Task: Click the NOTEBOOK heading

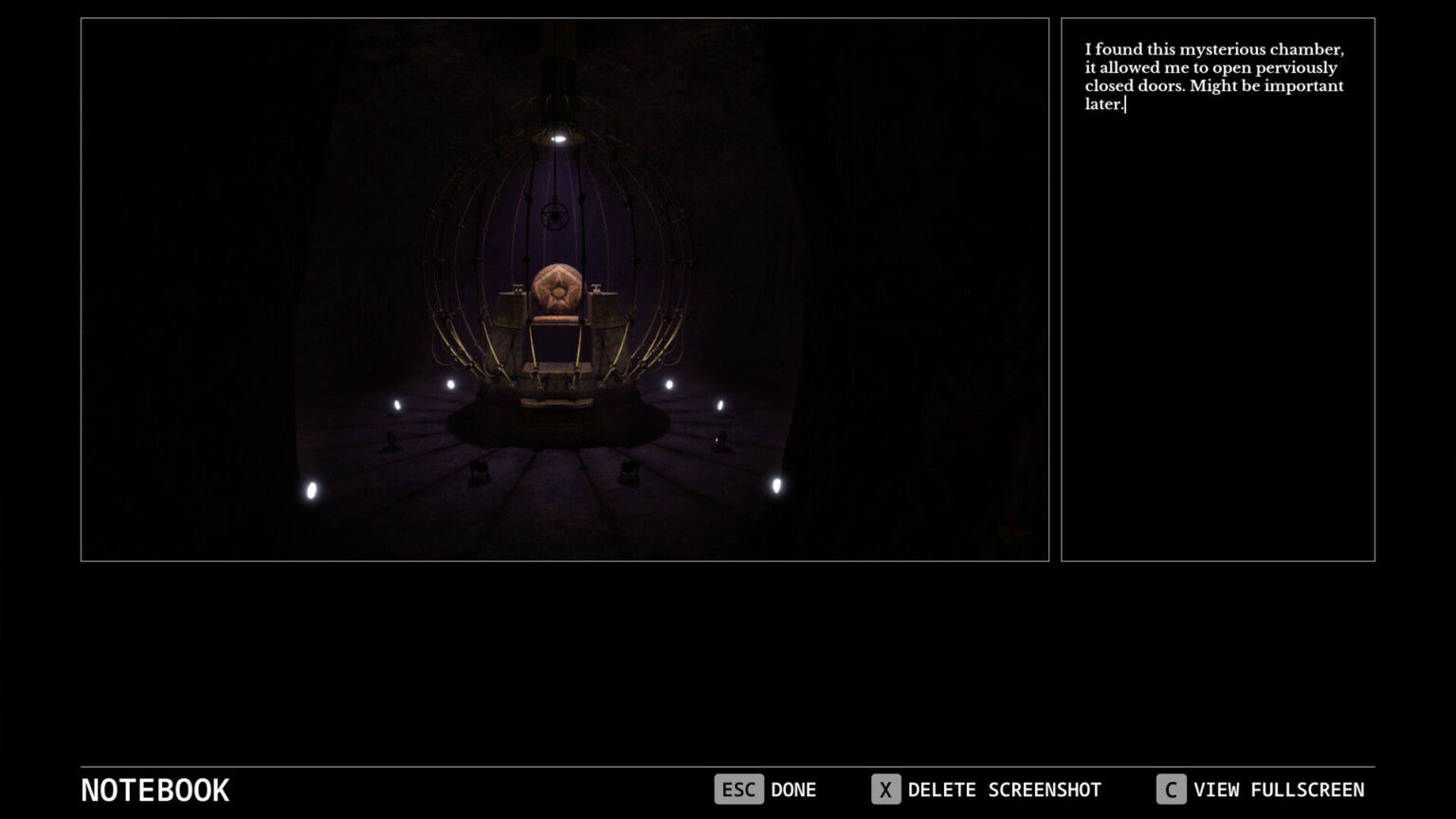Action: pyautogui.click(x=155, y=789)
